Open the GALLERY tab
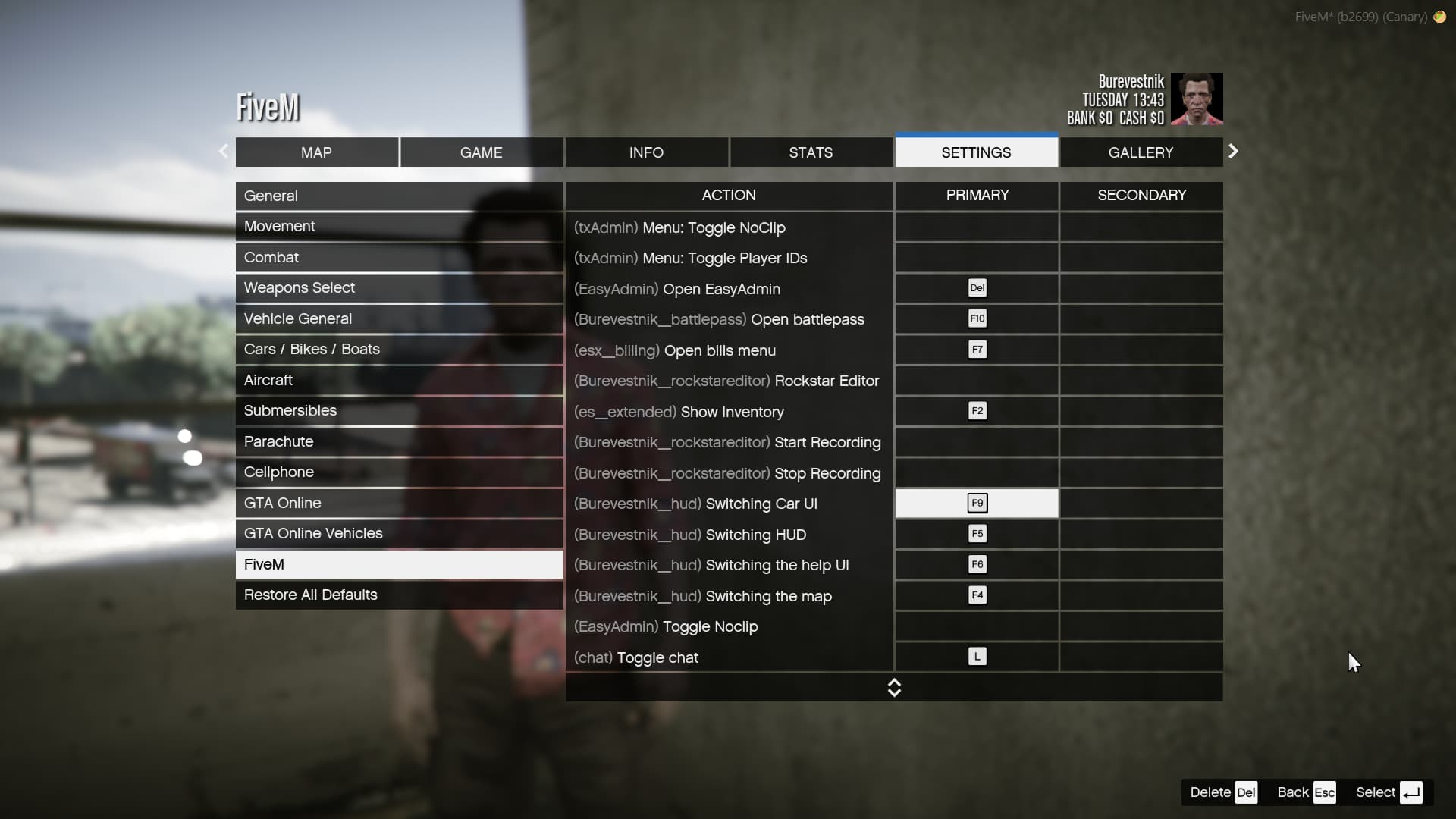 coord(1141,152)
